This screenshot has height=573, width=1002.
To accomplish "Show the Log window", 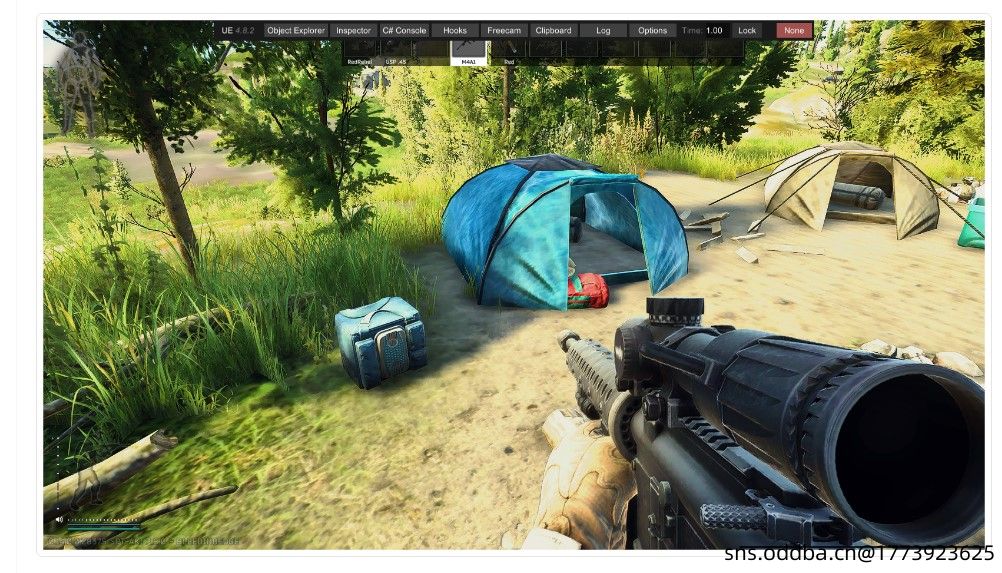I will 603,31.
